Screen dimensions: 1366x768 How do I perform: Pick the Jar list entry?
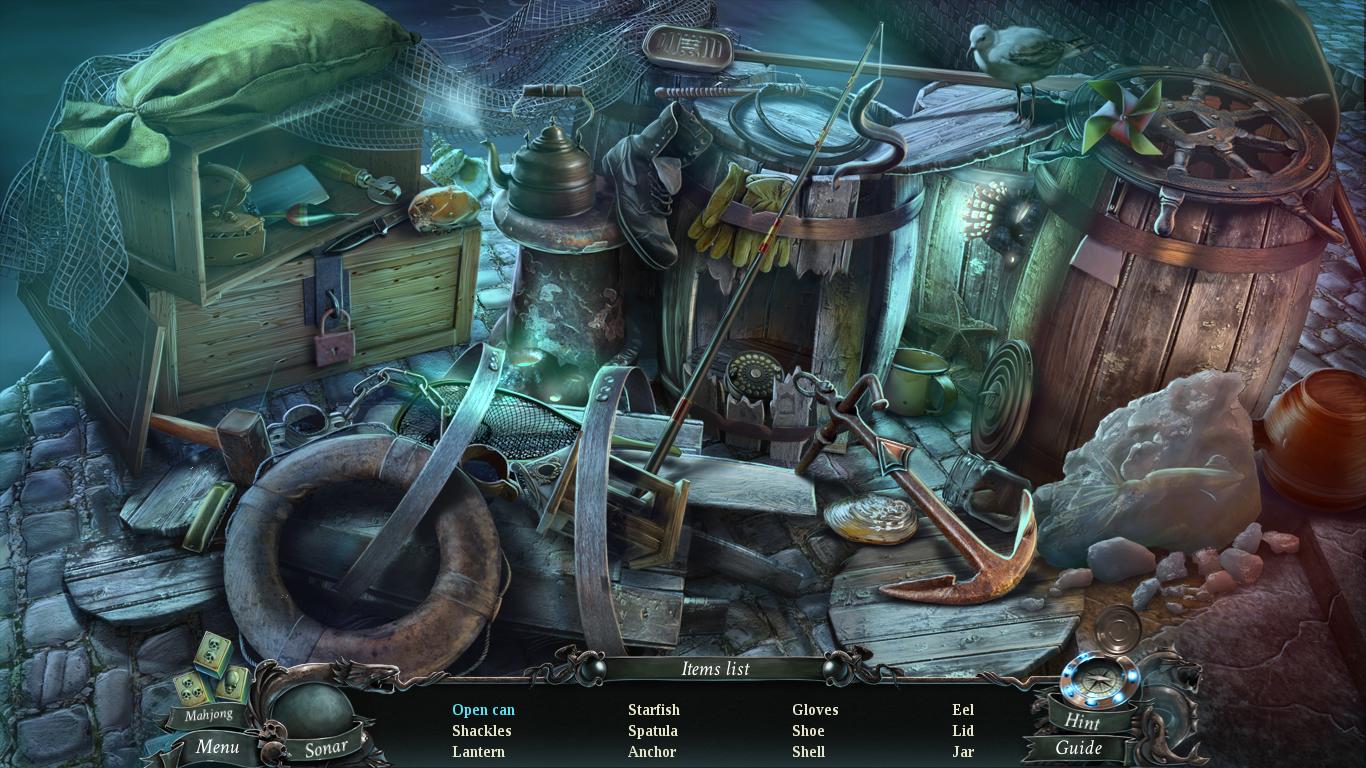pos(963,752)
